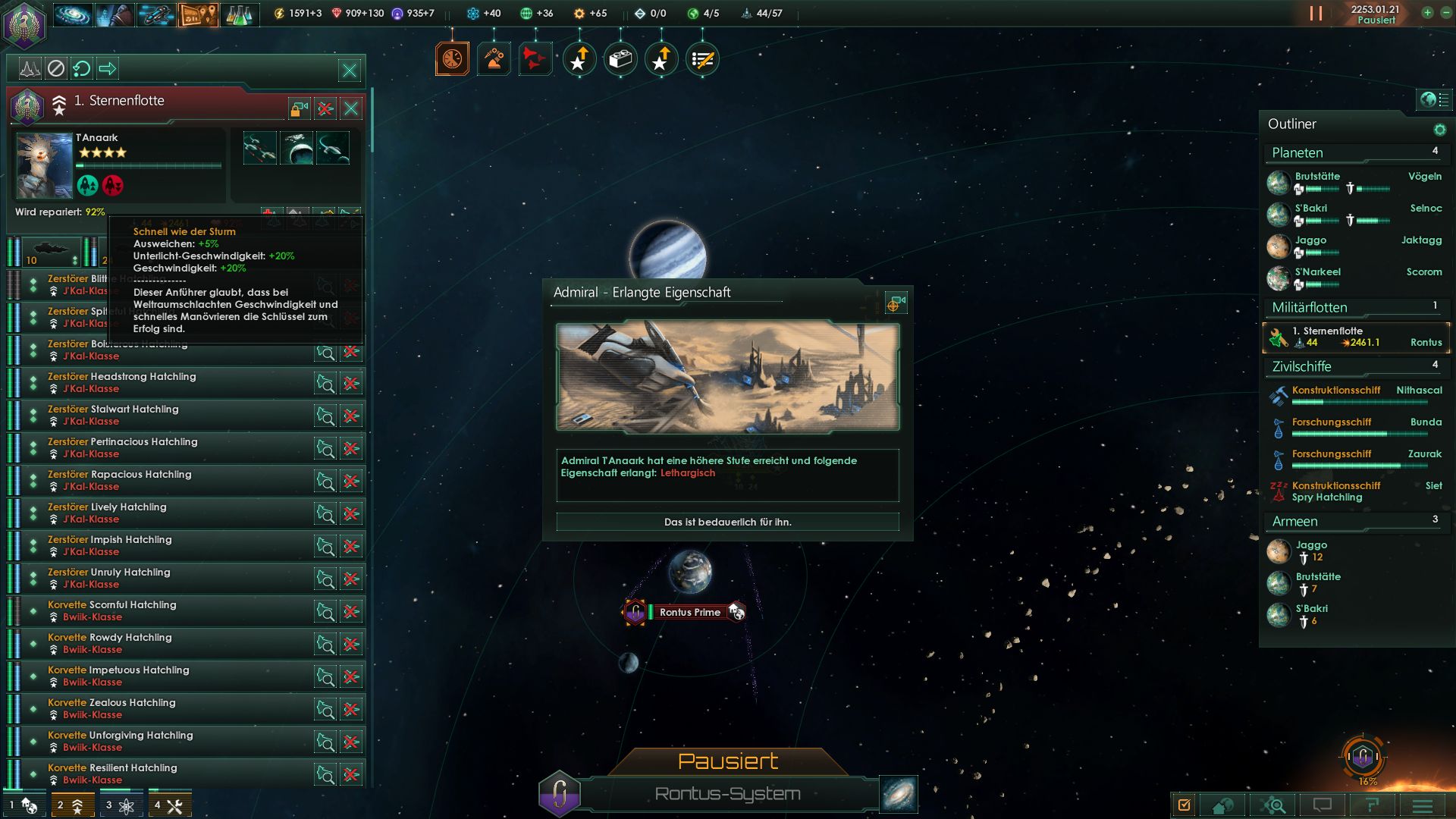
Task: Confirm with 'Das ist bedauerlich für ihn'
Action: tap(727, 522)
